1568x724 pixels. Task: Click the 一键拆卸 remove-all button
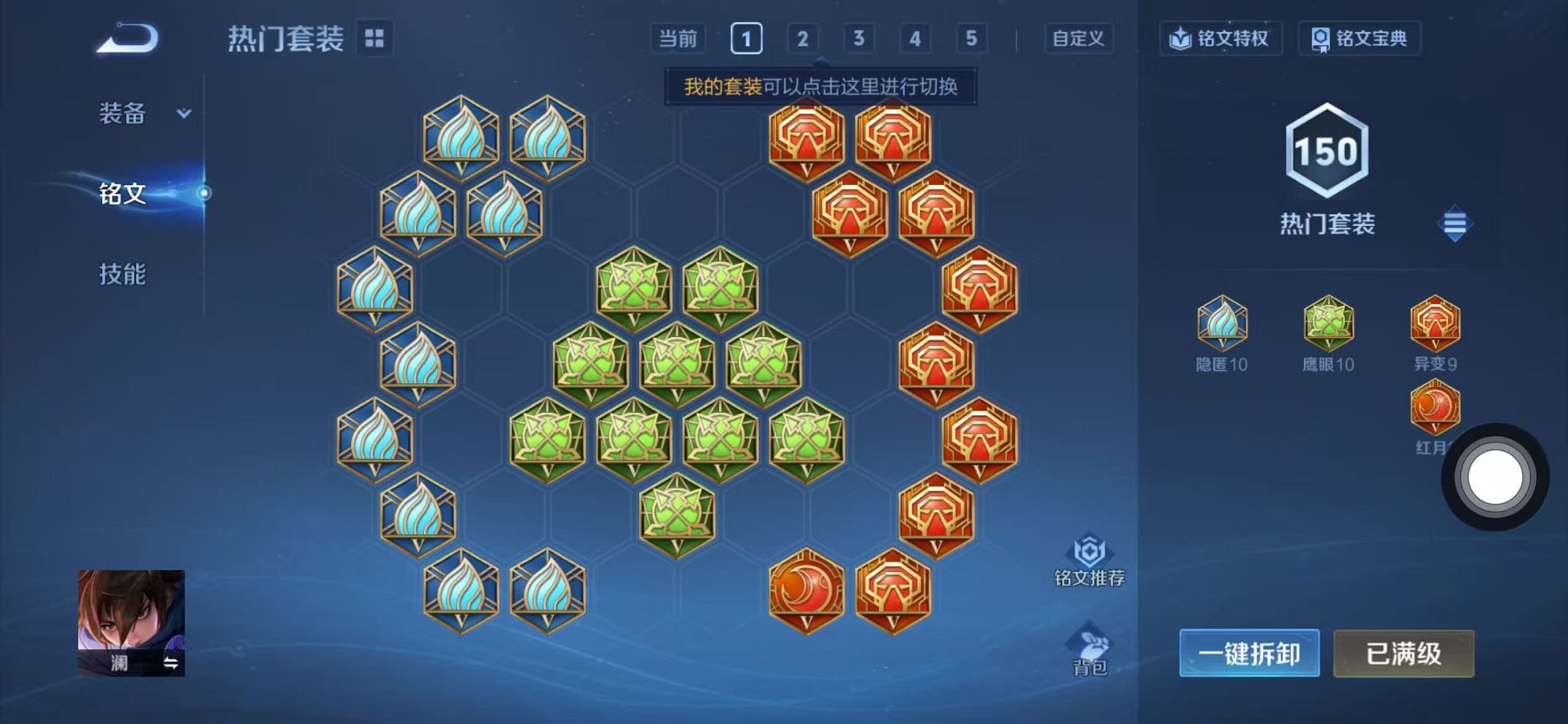pos(1248,654)
